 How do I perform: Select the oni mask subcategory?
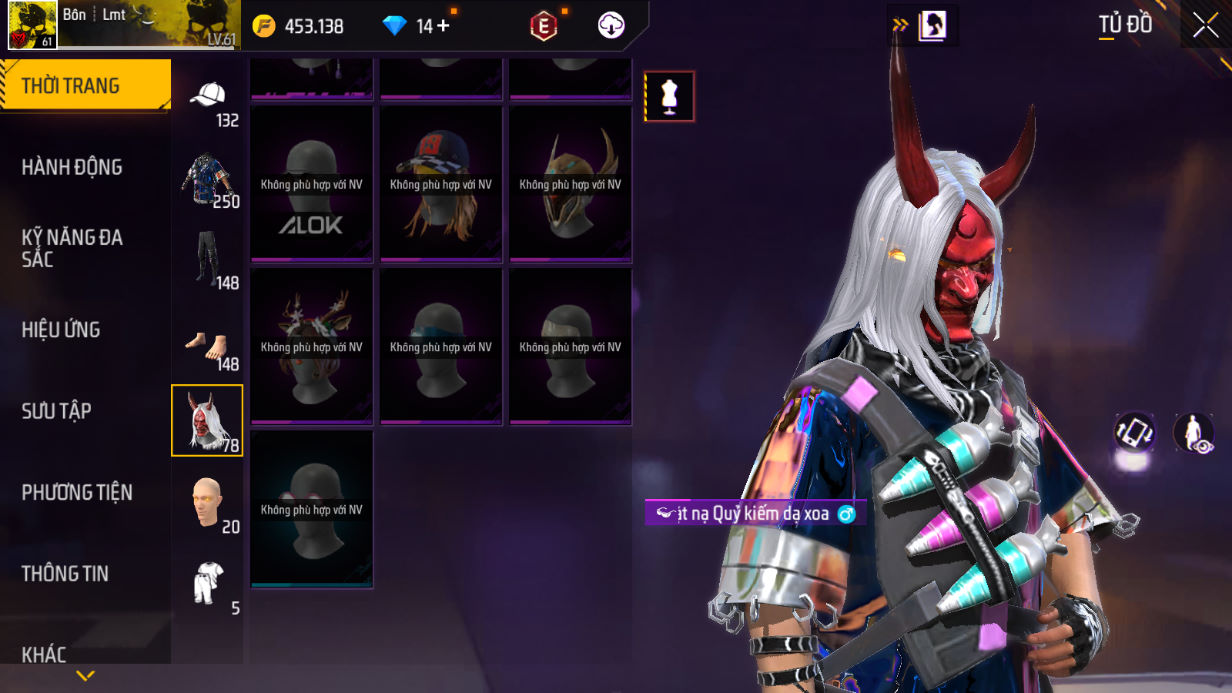coord(207,420)
